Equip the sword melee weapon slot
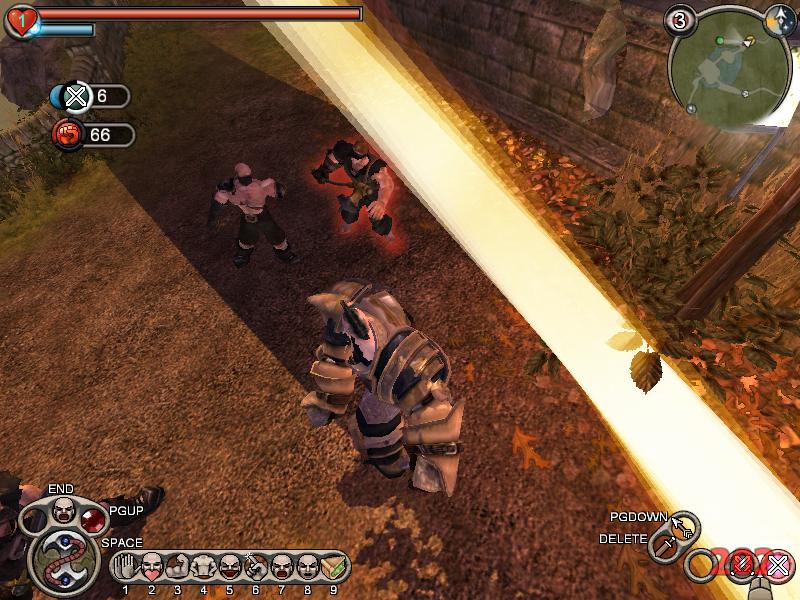The image size is (800, 600). [x=663, y=547]
